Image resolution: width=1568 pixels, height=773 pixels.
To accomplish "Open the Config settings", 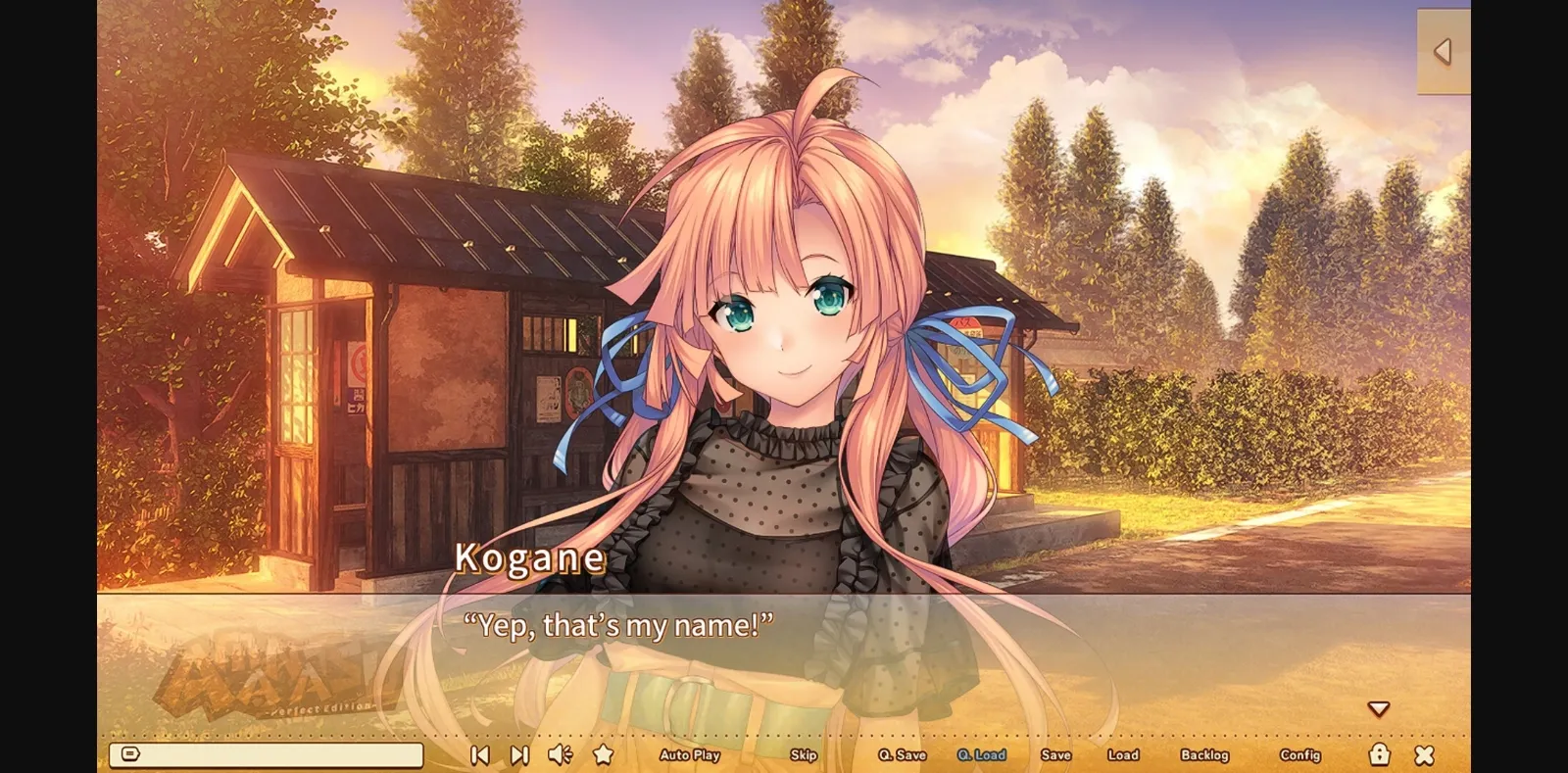I will (x=1298, y=755).
